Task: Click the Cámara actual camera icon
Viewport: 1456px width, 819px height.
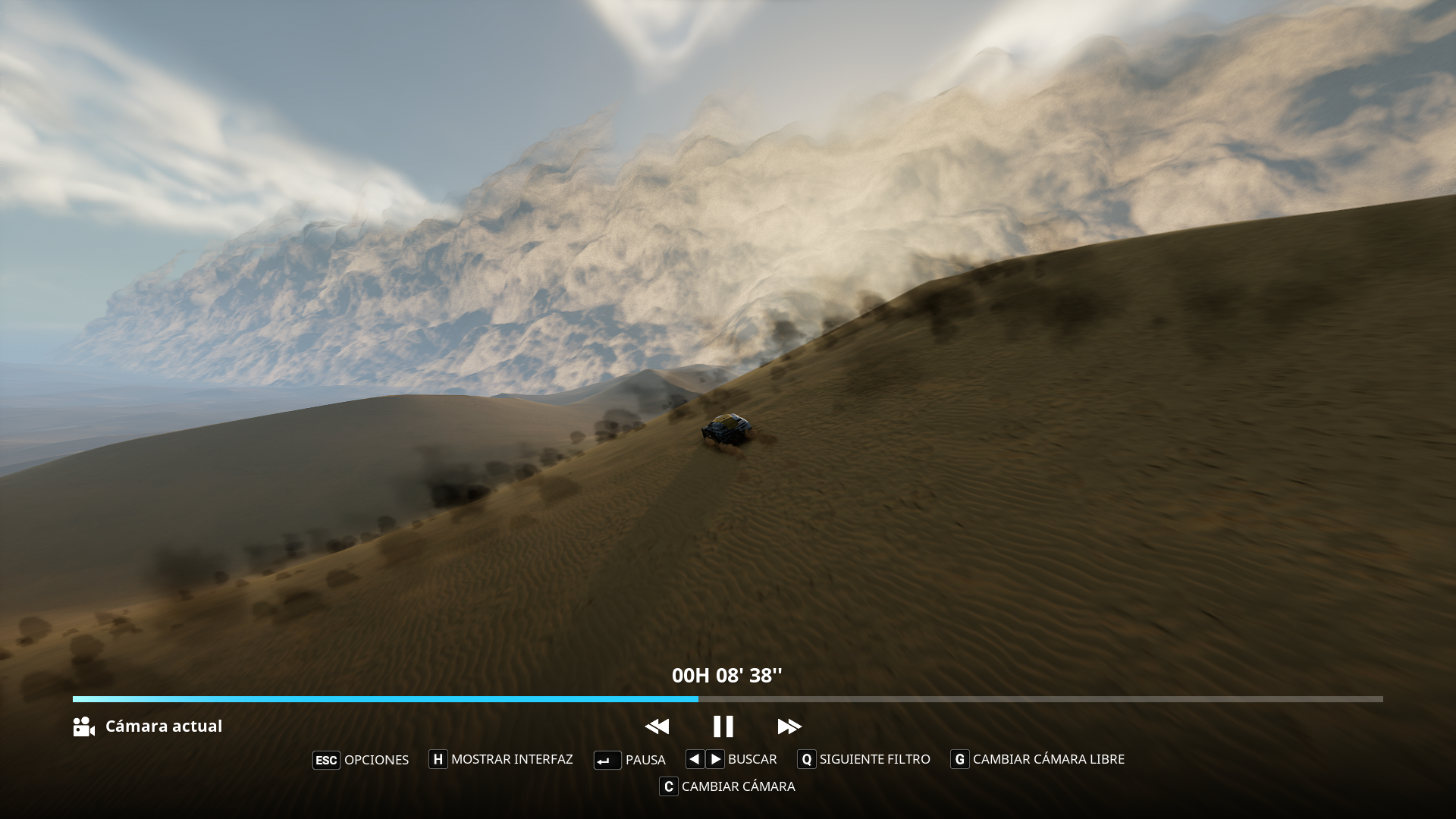Action: click(83, 726)
